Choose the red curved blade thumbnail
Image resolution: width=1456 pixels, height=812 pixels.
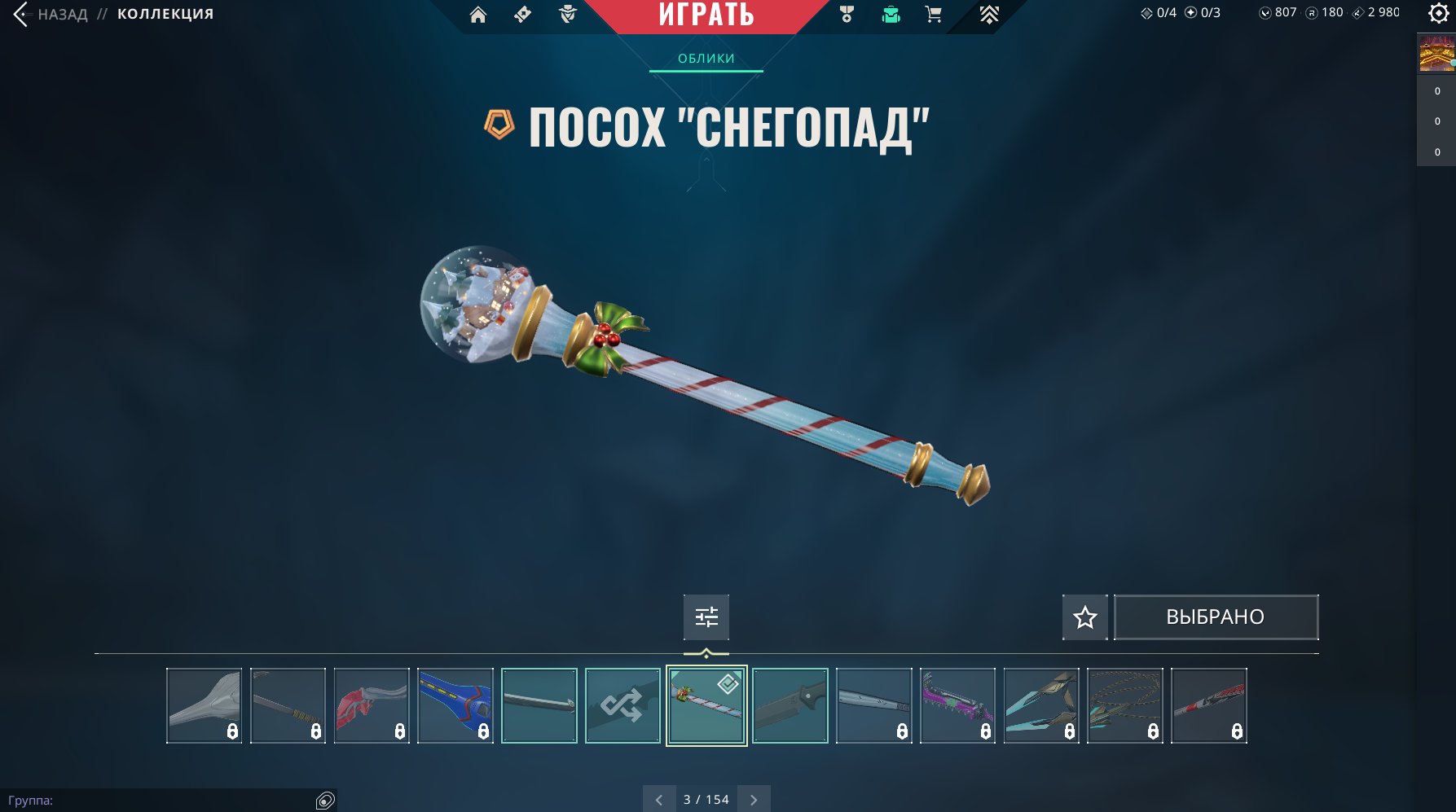coord(371,705)
